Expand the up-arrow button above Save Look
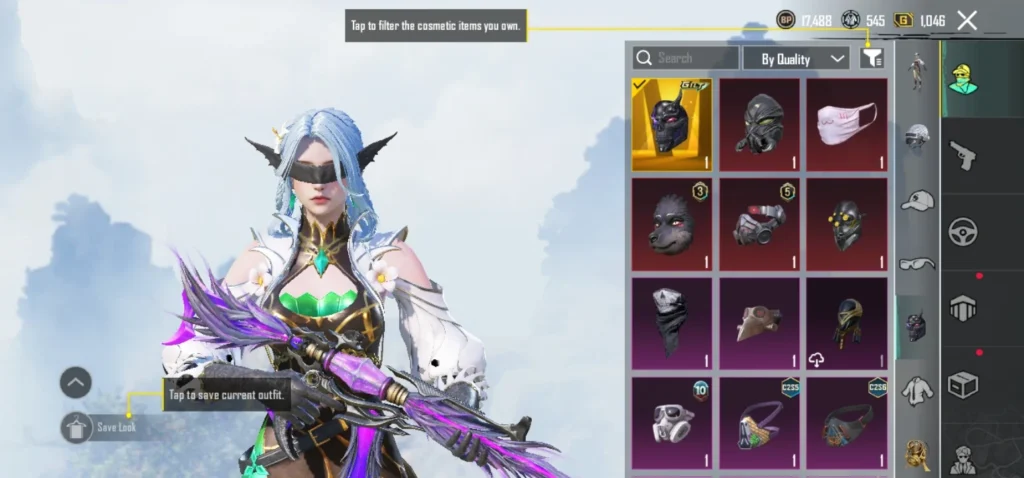 tap(76, 382)
